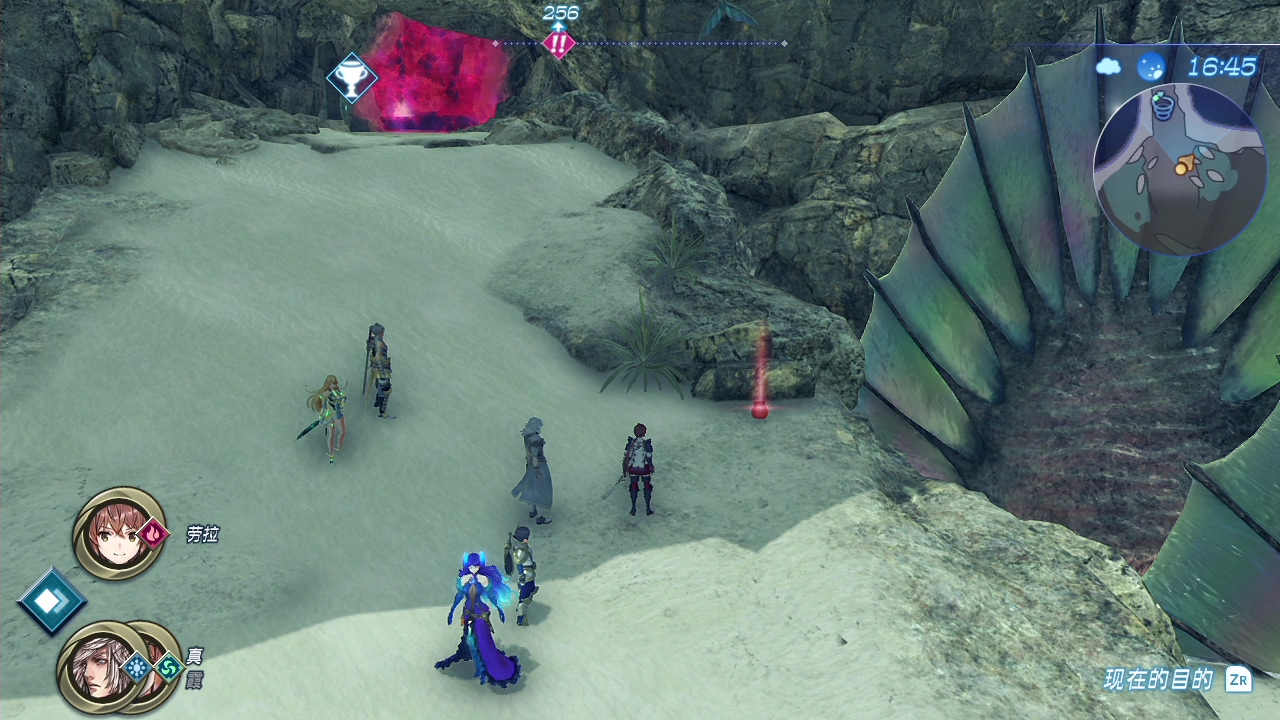Select 芳拉's character portrait
Viewport: 1280px width, 720px height.
[118, 533]
